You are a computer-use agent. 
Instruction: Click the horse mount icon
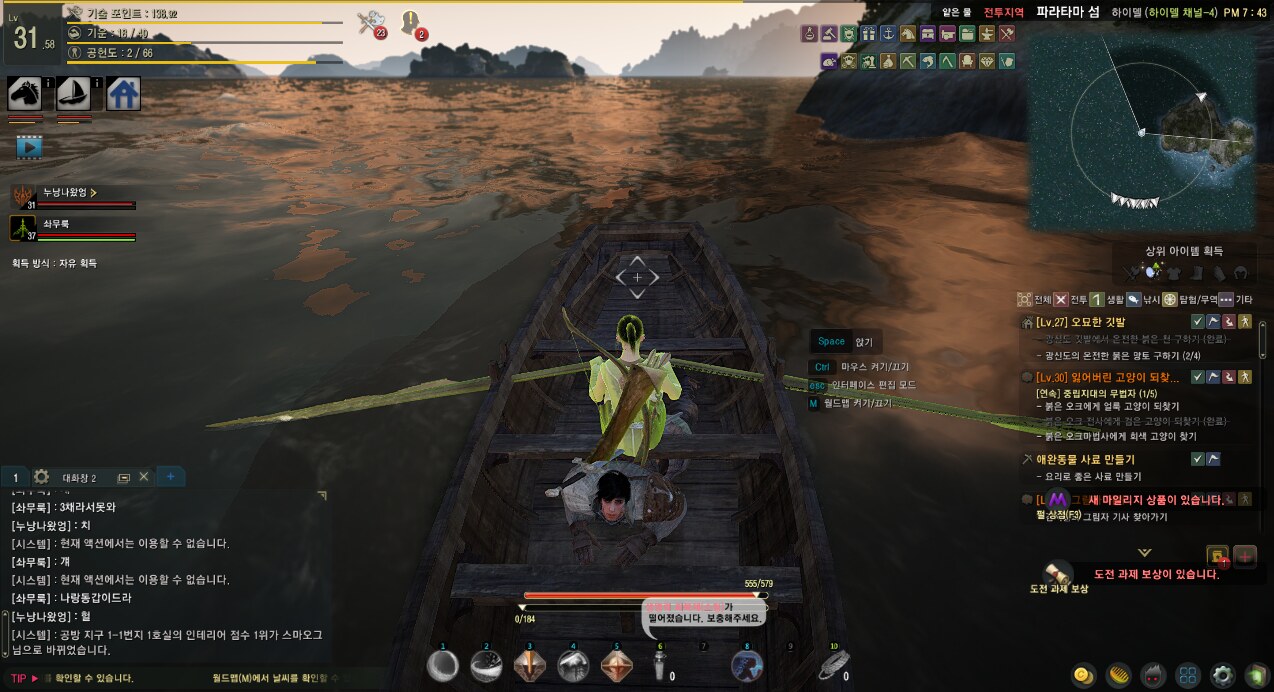point(24,93)
